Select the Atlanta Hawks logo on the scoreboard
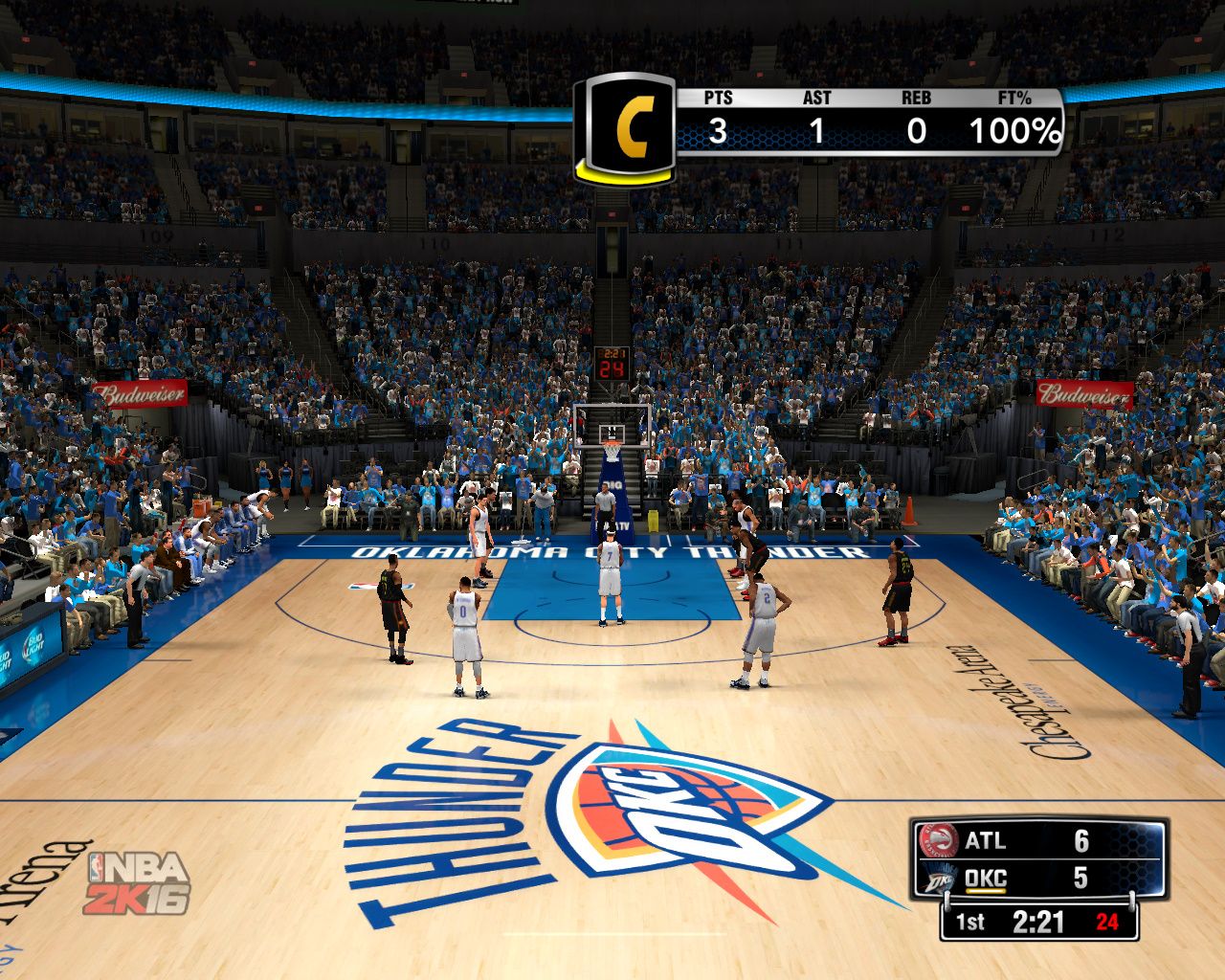The height and width of the screenshot is (980, 1225). (x=938, y=840)
